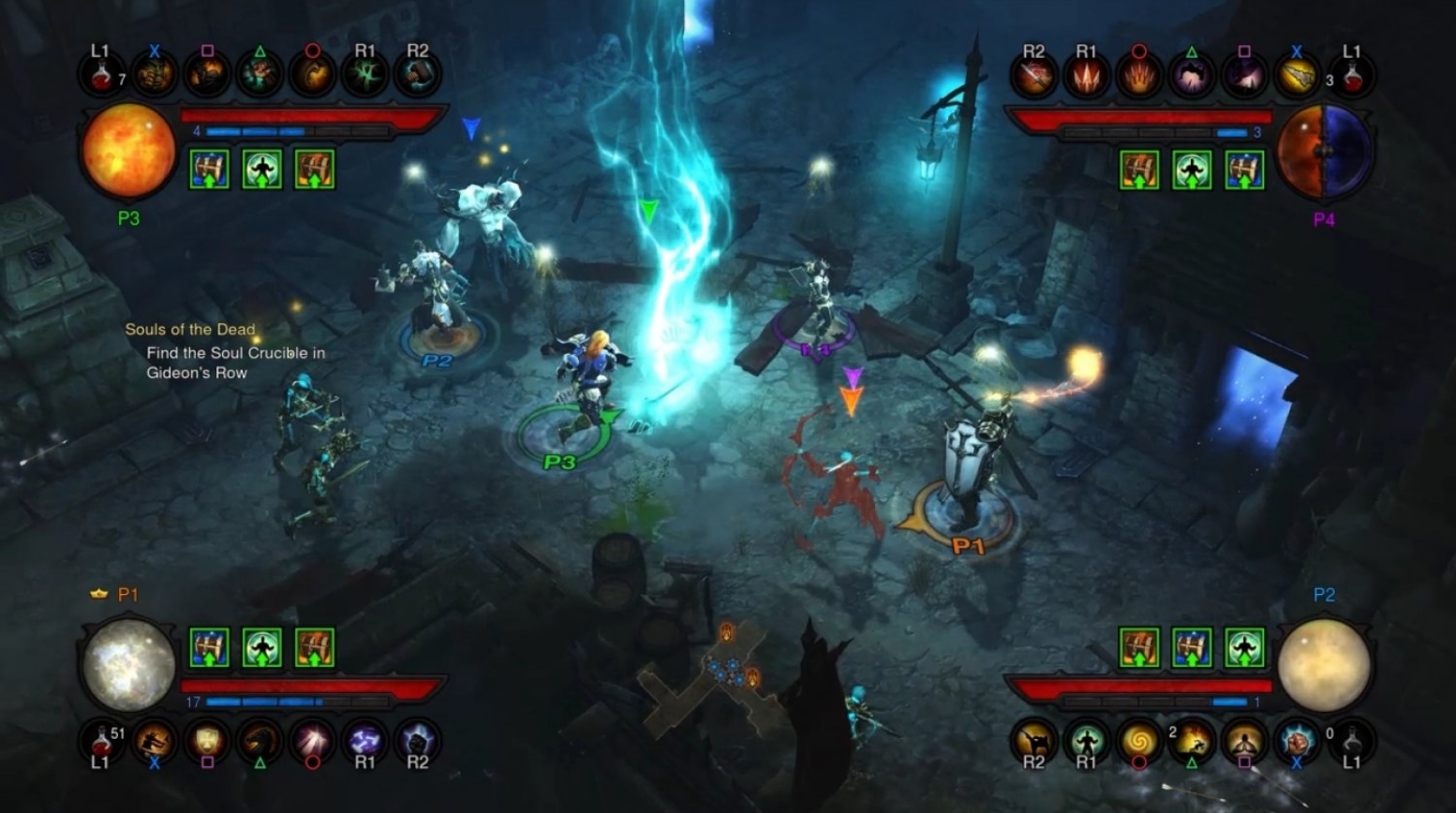Viewport: 1456px width, 813px height.
Task: Click P4's impale skill icon on R2
Action: (x=1034, y=75)
